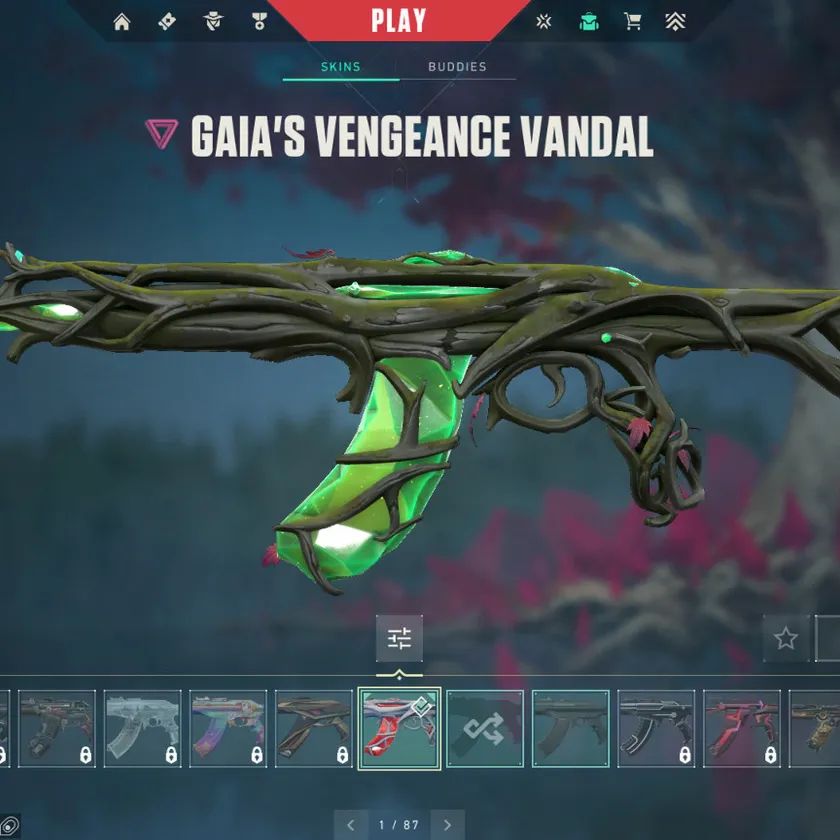The image size is (840, 840).
Task: Open the store shopping cart icon
Action: coord(632,22)
